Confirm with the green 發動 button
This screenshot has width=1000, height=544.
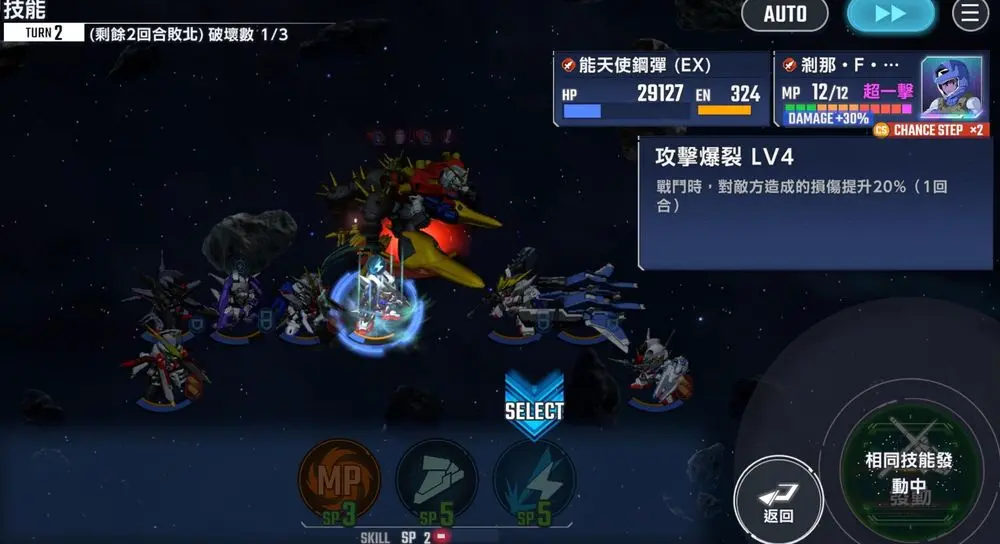pyautogui.click(x=910, y=474)
